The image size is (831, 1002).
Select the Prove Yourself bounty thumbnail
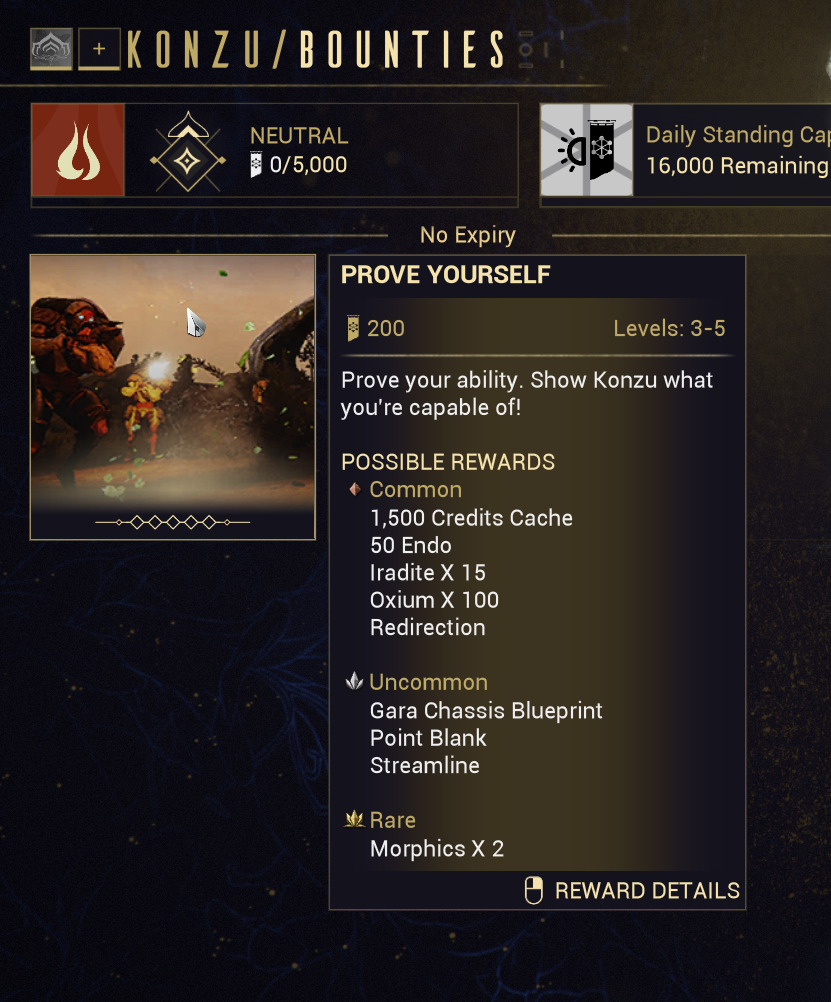[x=173, y=397]
